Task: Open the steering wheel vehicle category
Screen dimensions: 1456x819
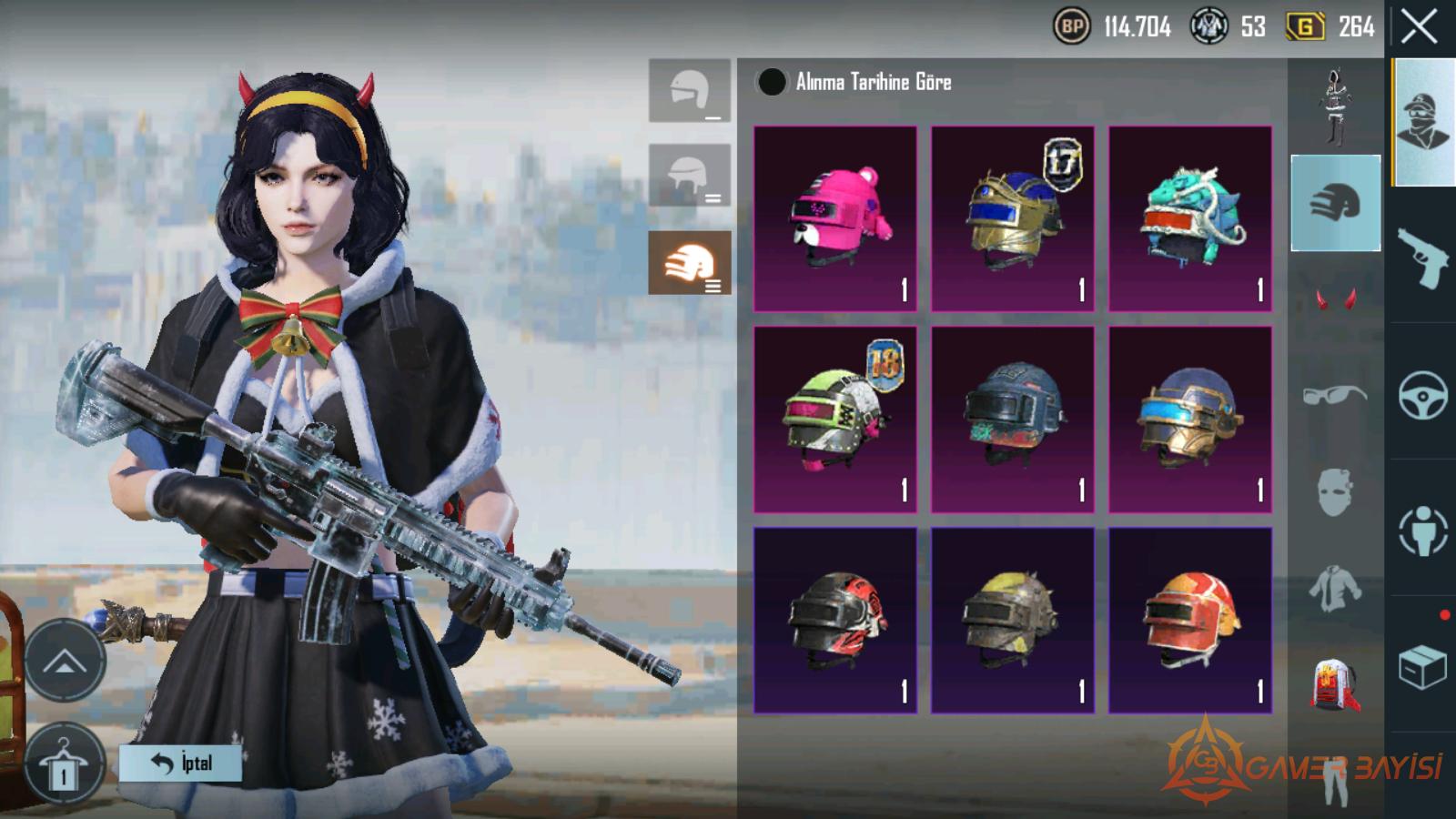Action: (x=1421, y=395)
